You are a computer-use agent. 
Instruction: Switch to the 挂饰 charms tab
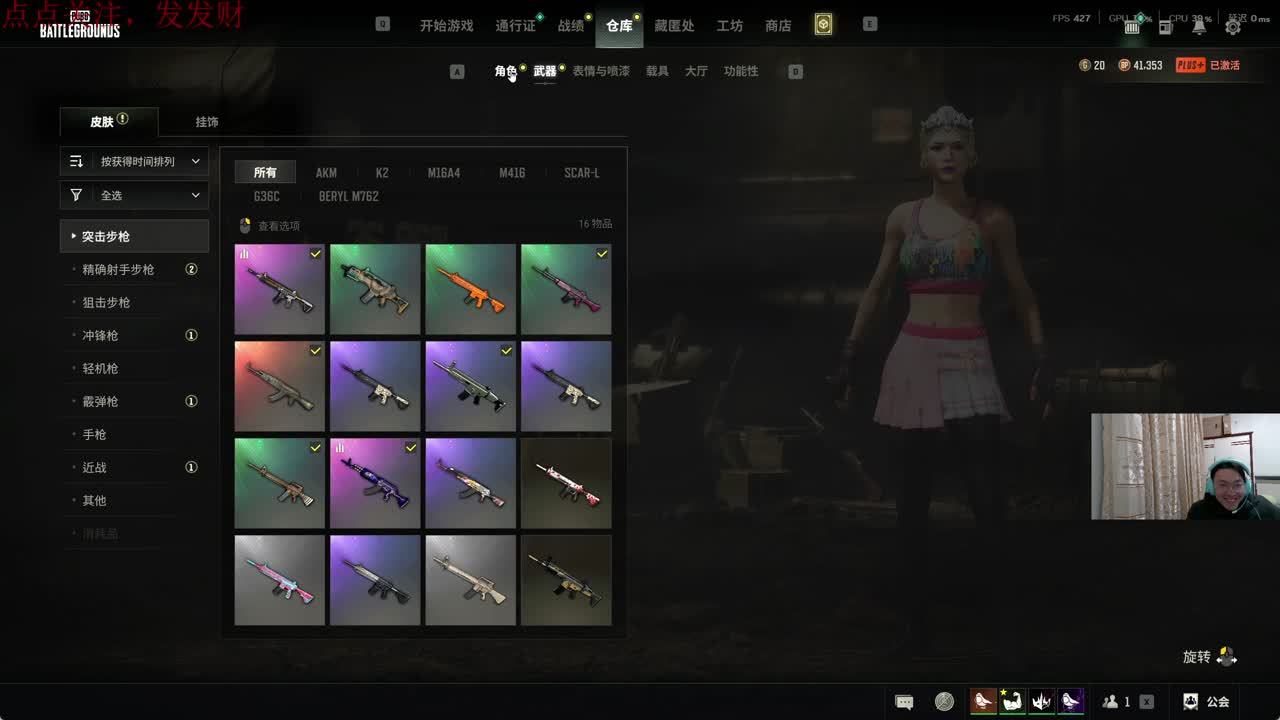tap(207, 122)
